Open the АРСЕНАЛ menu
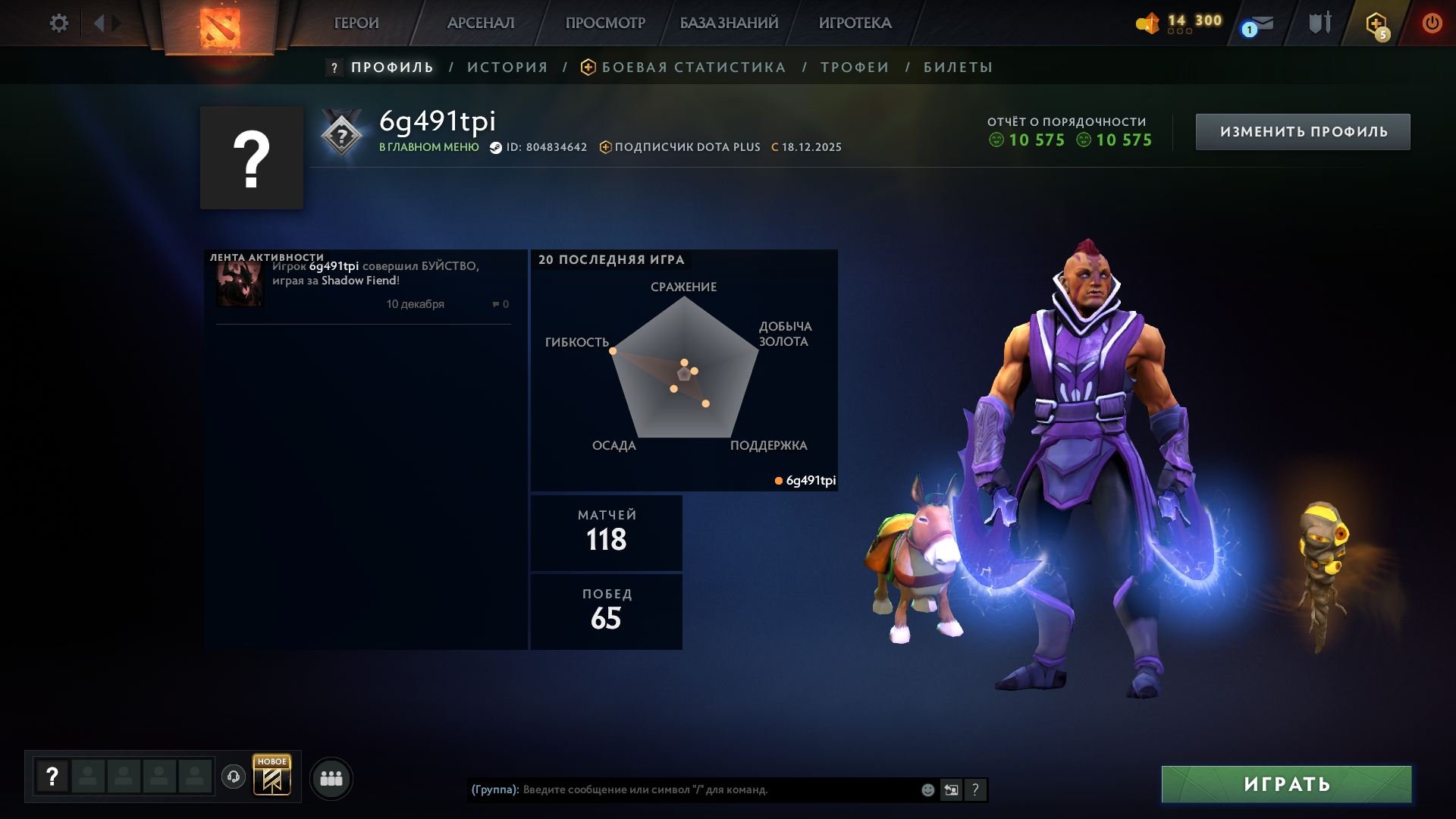This screenshot has height=819, width=1456. [480, 23]
